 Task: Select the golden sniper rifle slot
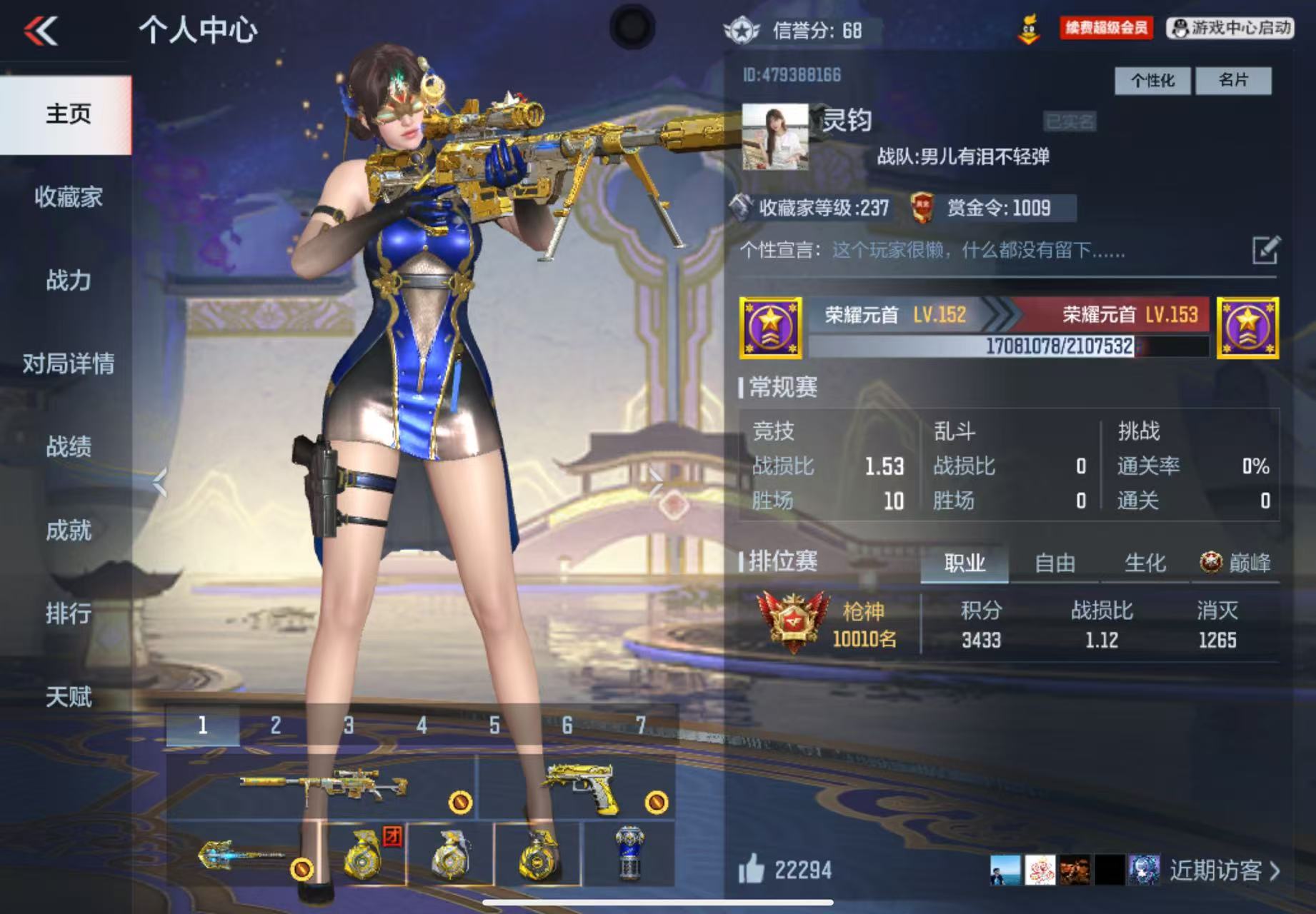click(x=323, y=785)
